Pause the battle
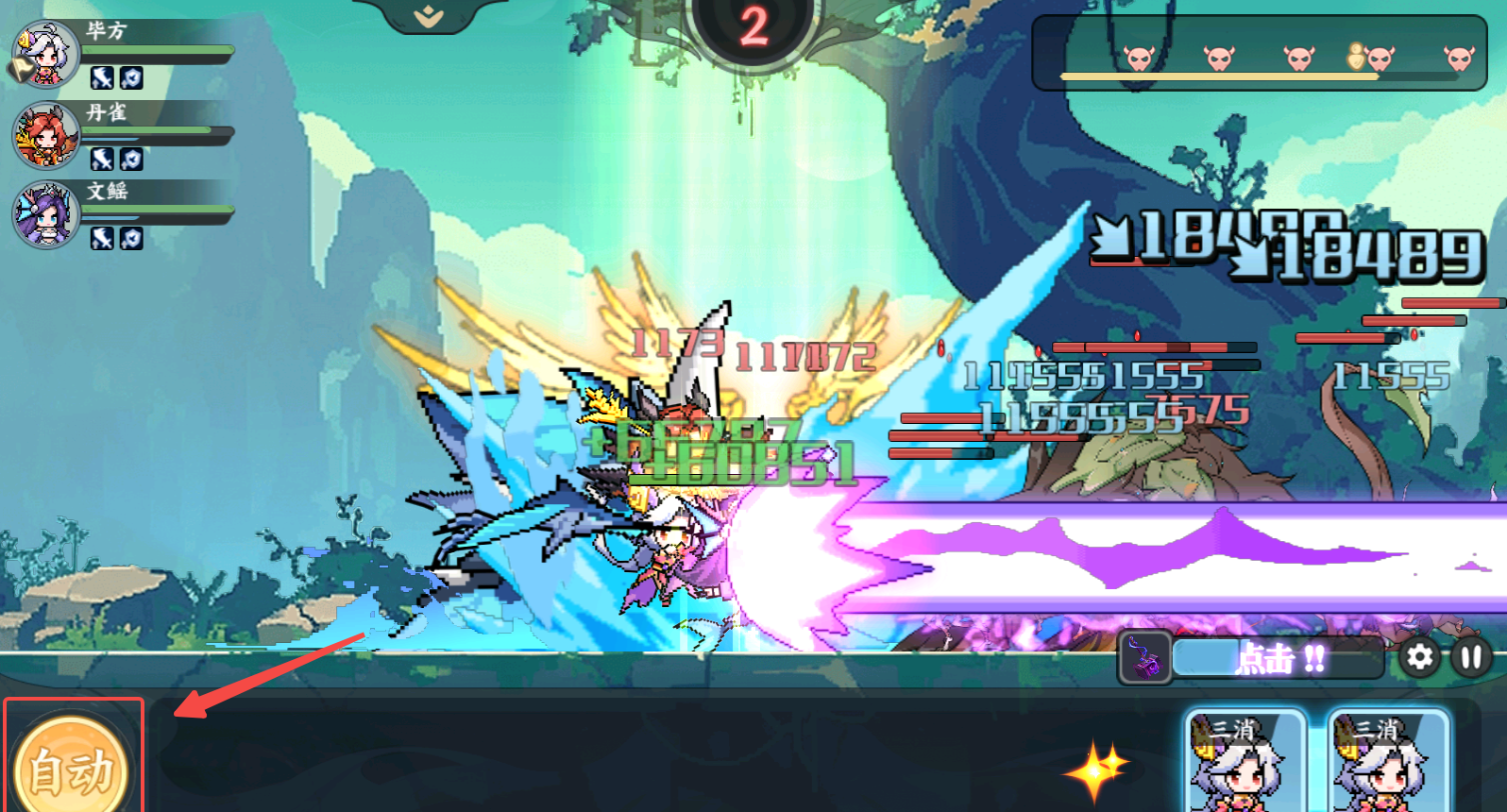 [x=1470, y=657]
